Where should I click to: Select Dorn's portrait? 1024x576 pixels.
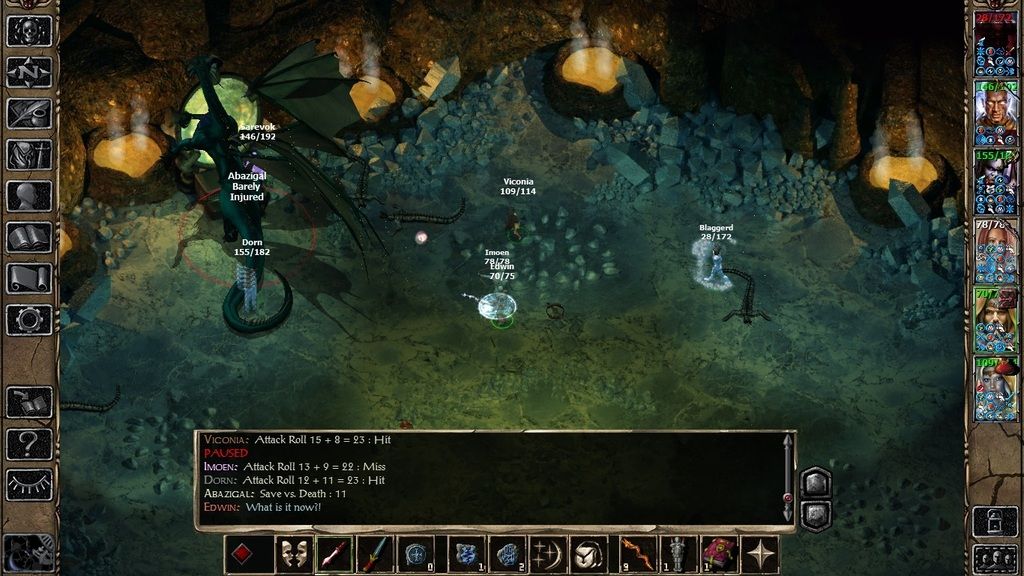[996, 181]
